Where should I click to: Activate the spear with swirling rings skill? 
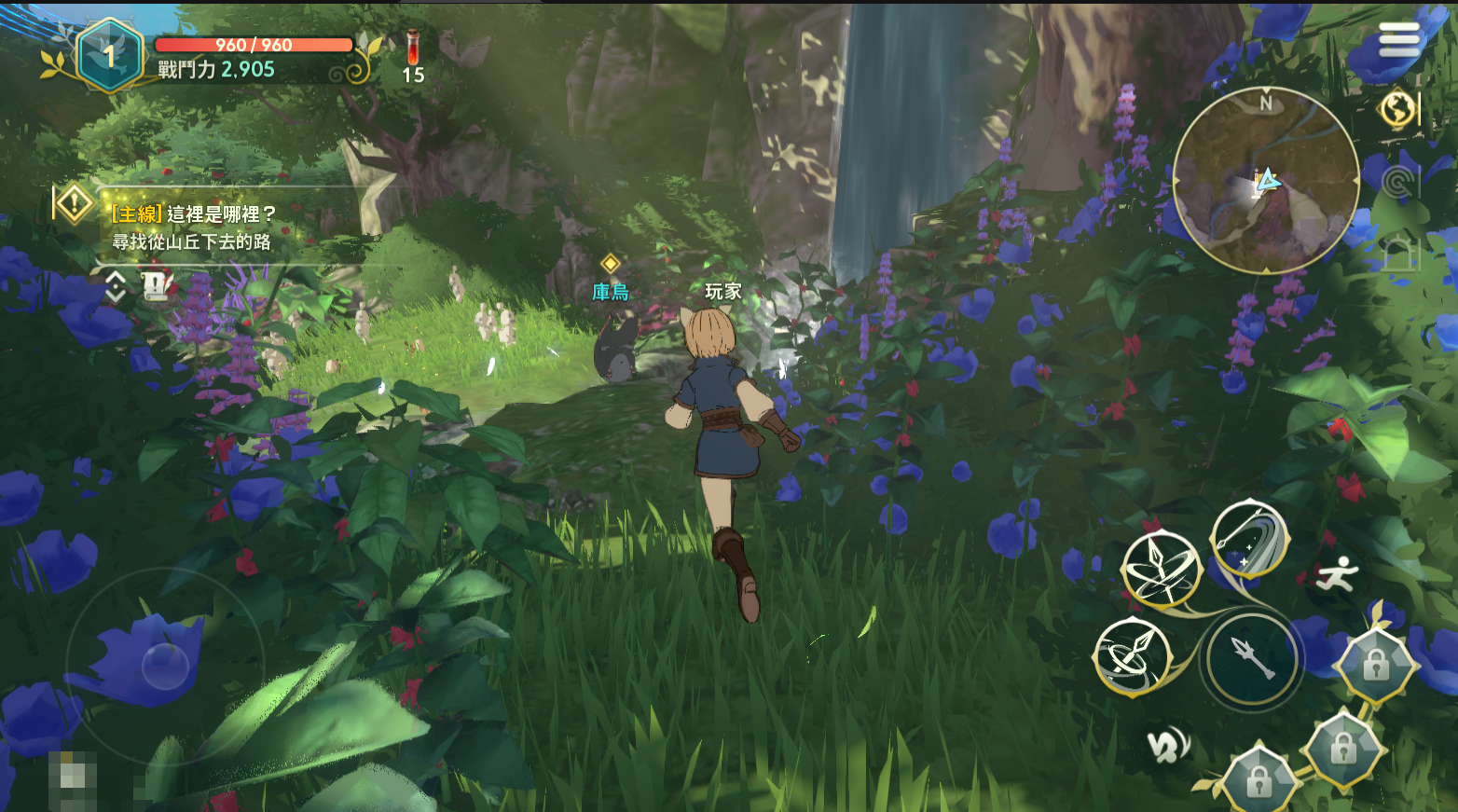[1160, 568]
